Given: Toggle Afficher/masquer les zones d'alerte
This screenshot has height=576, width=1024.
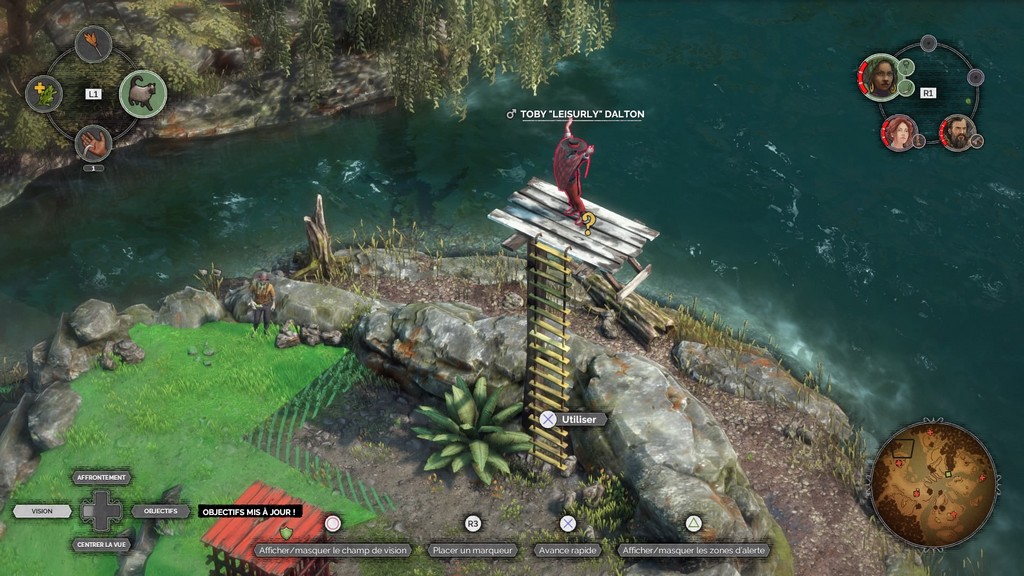Looking at the screenshot, I should click(693, 550).
